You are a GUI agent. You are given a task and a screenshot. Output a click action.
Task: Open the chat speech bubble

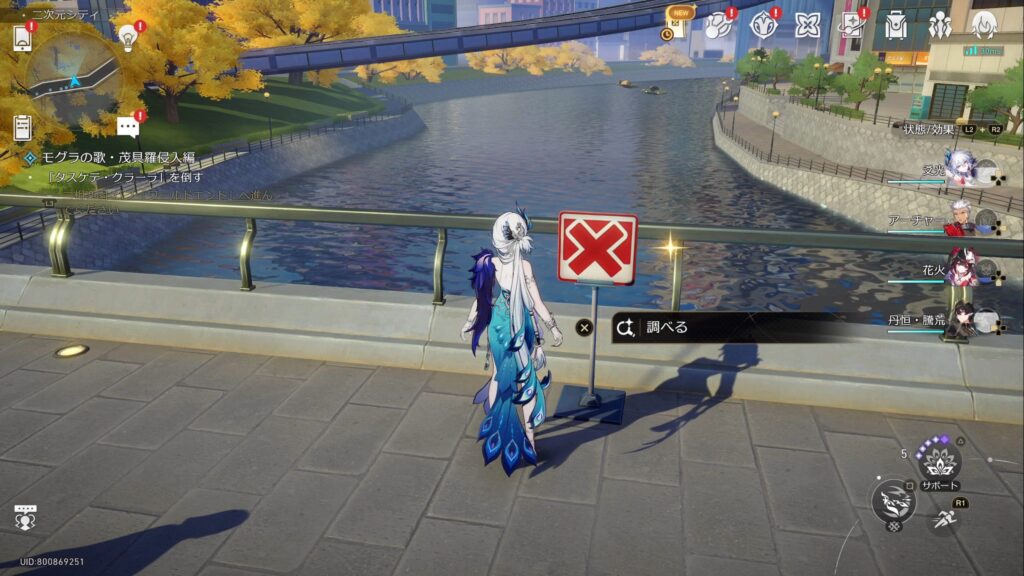(x=127, y=127)
